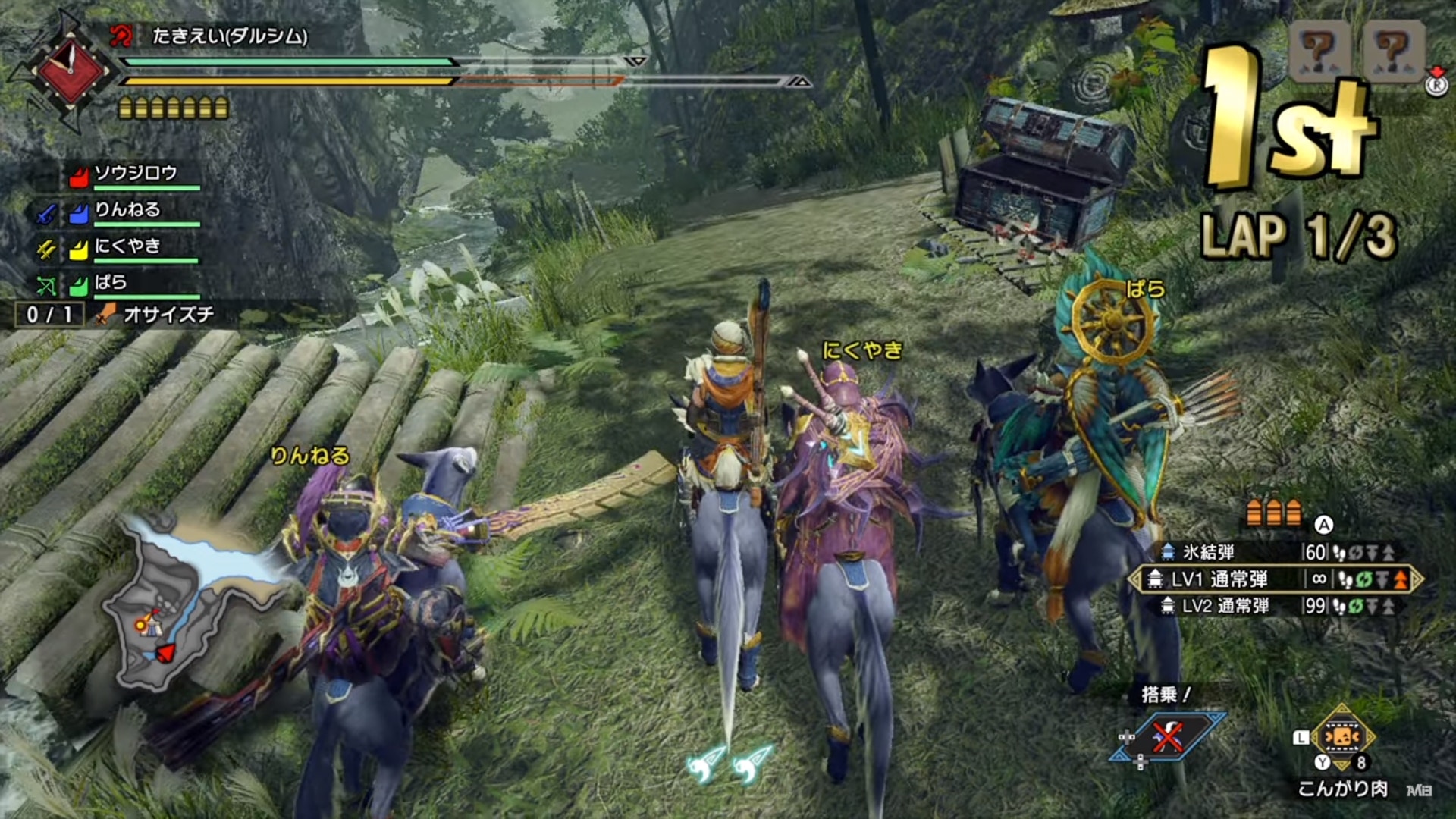
Task: Select party member ソウジロウ
Action: tap(135, 174)
